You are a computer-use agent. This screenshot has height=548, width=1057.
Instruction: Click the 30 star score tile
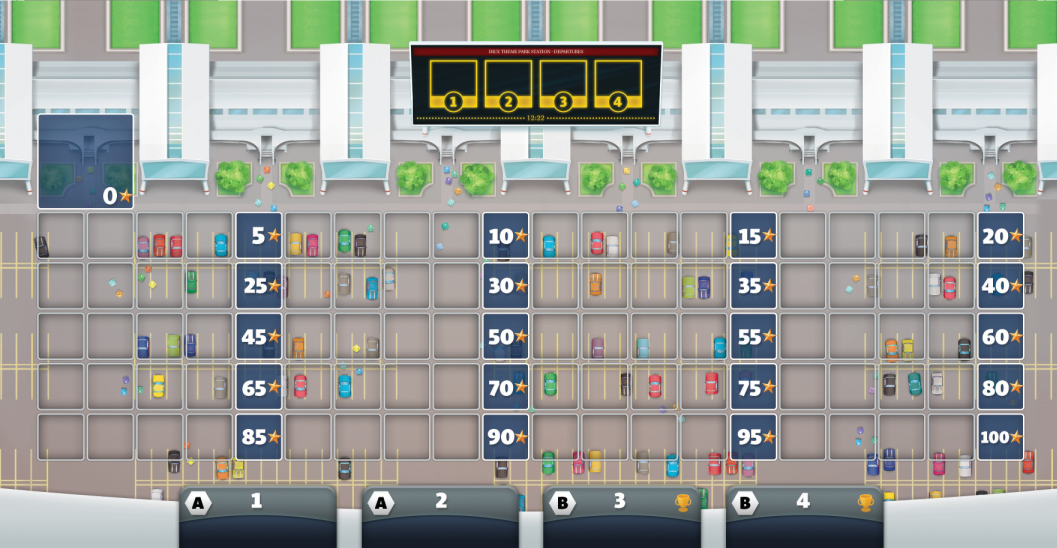pos(506,286)
